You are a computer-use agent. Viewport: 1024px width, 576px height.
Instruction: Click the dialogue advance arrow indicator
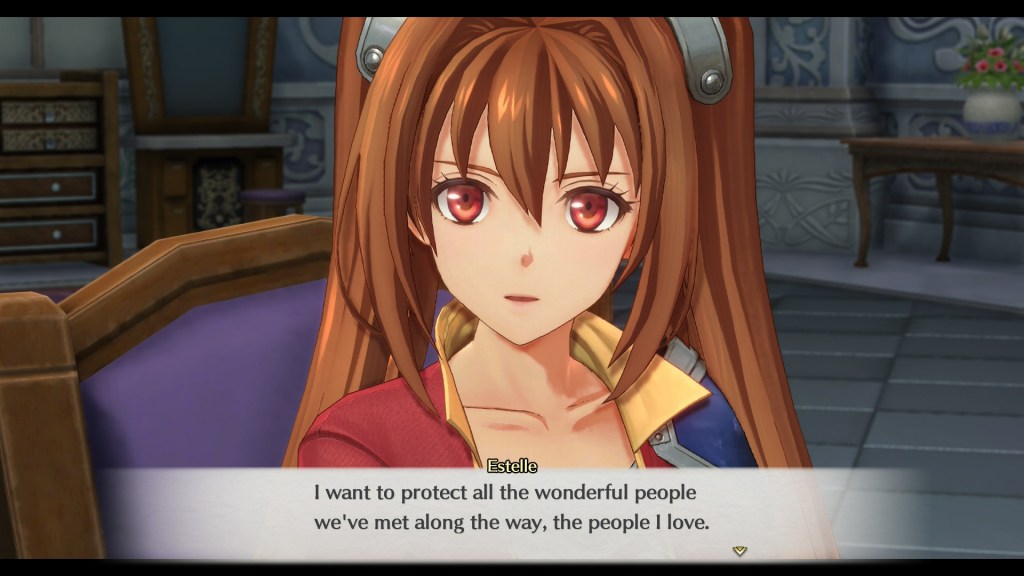click(x=740, y=550)
